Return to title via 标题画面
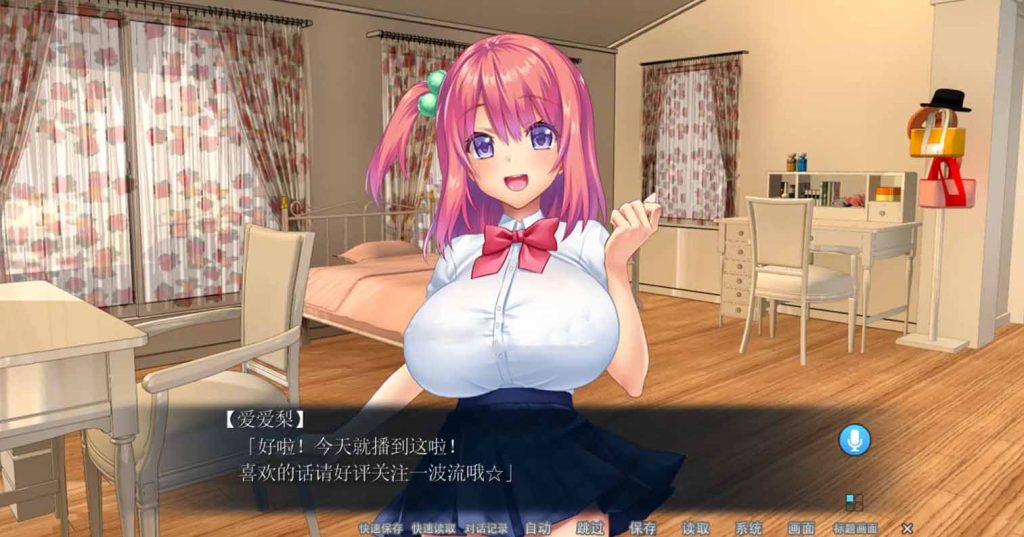 click(x=856, y=528)
